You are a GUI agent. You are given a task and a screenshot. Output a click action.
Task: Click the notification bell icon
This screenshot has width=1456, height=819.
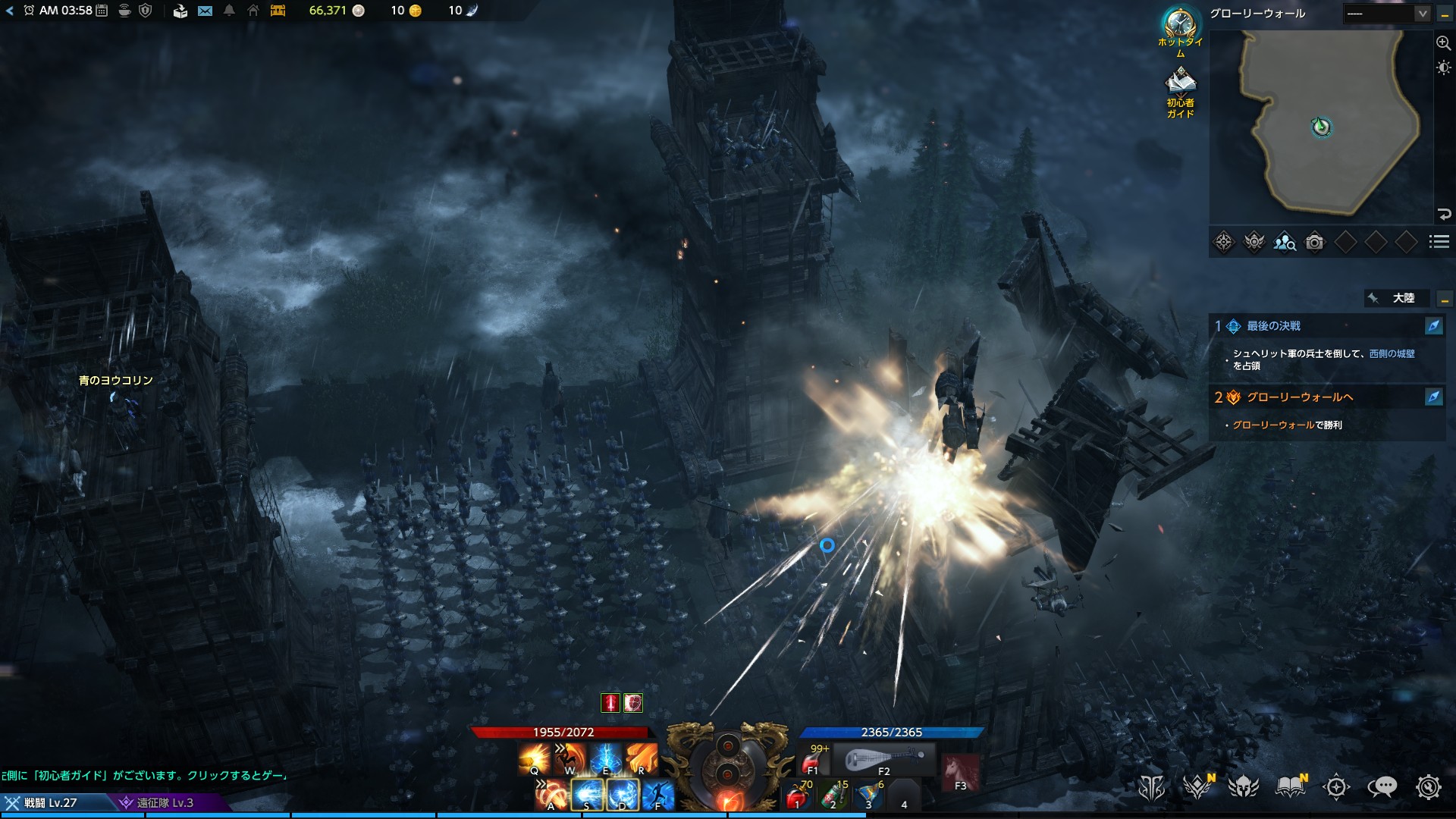(x=229, y=11)
